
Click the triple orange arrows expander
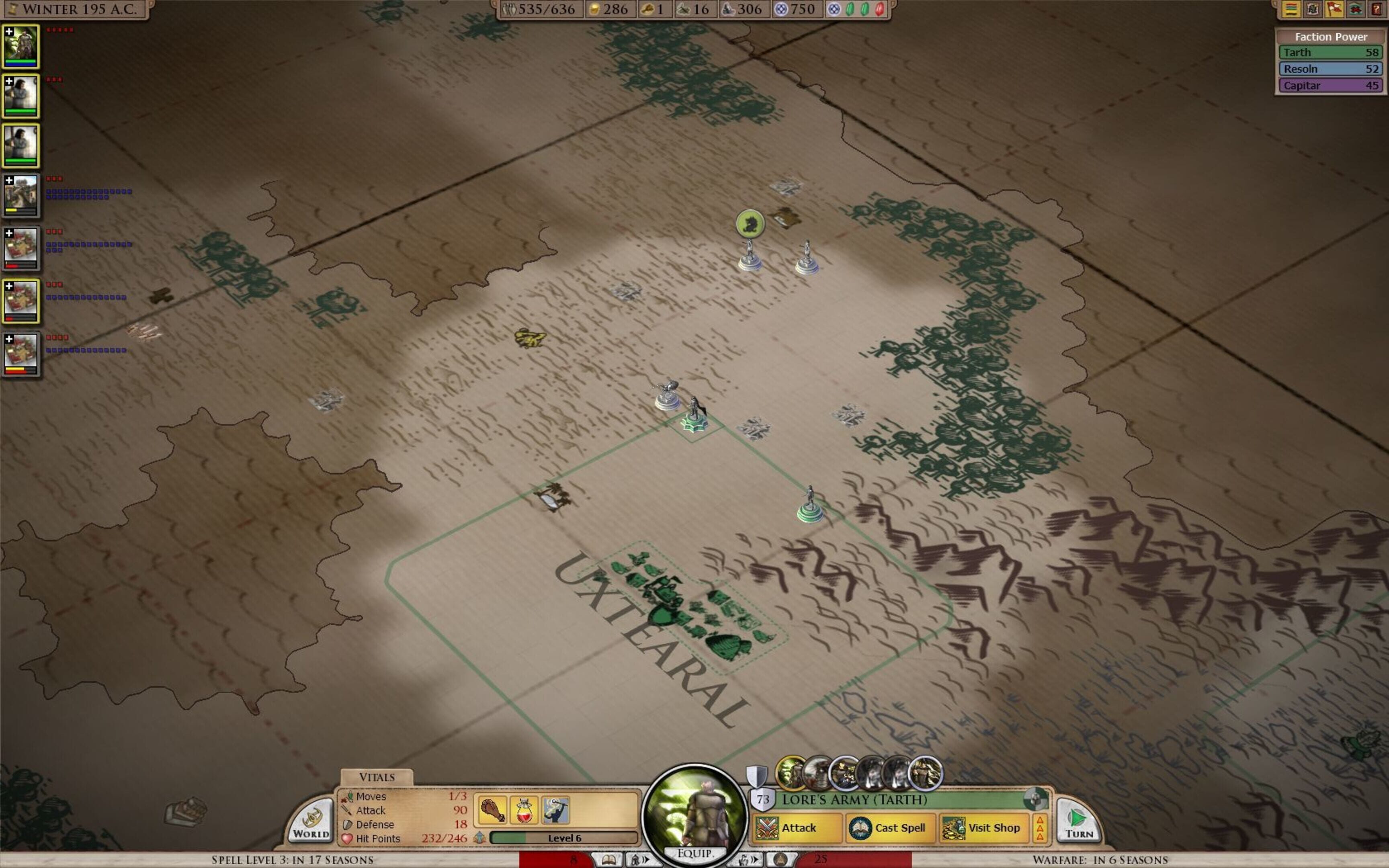[1039, 828]
